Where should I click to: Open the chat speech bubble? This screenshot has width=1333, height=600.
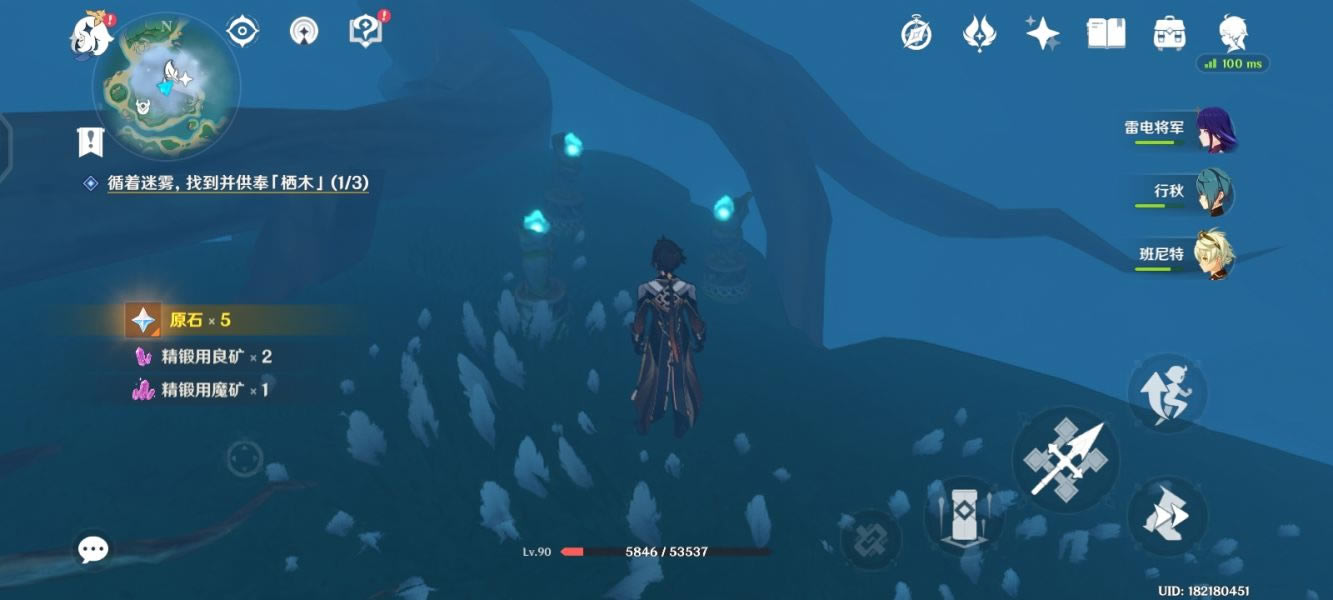(94, 549)
